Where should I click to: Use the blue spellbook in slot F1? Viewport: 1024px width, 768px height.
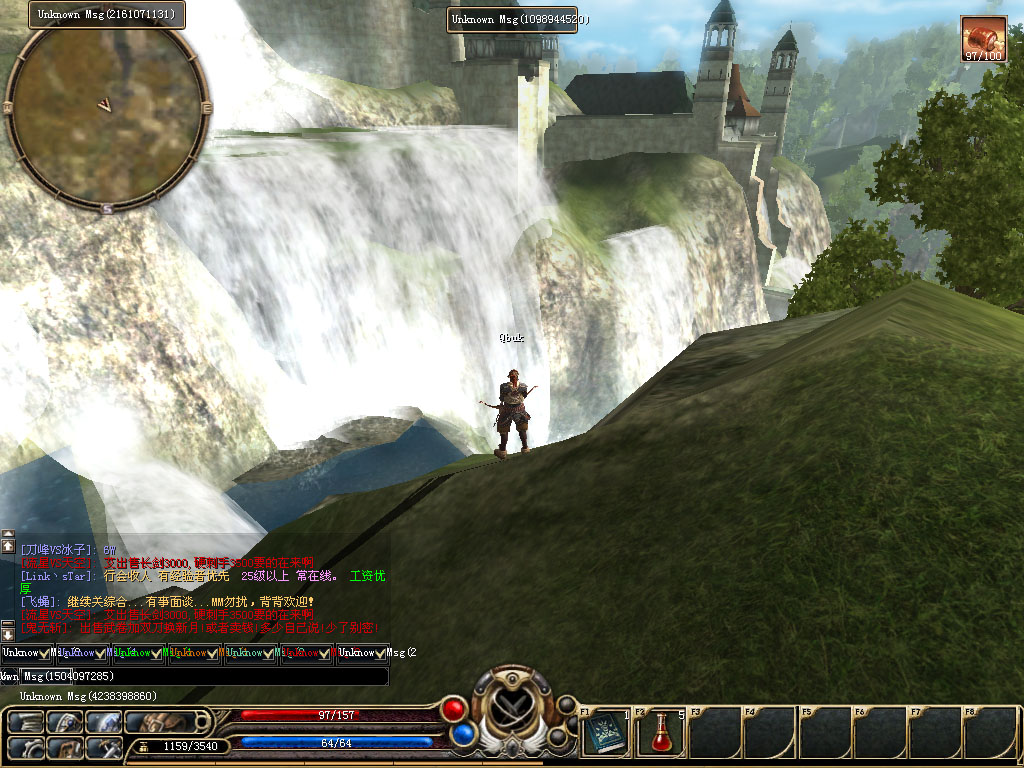(605, 733)
